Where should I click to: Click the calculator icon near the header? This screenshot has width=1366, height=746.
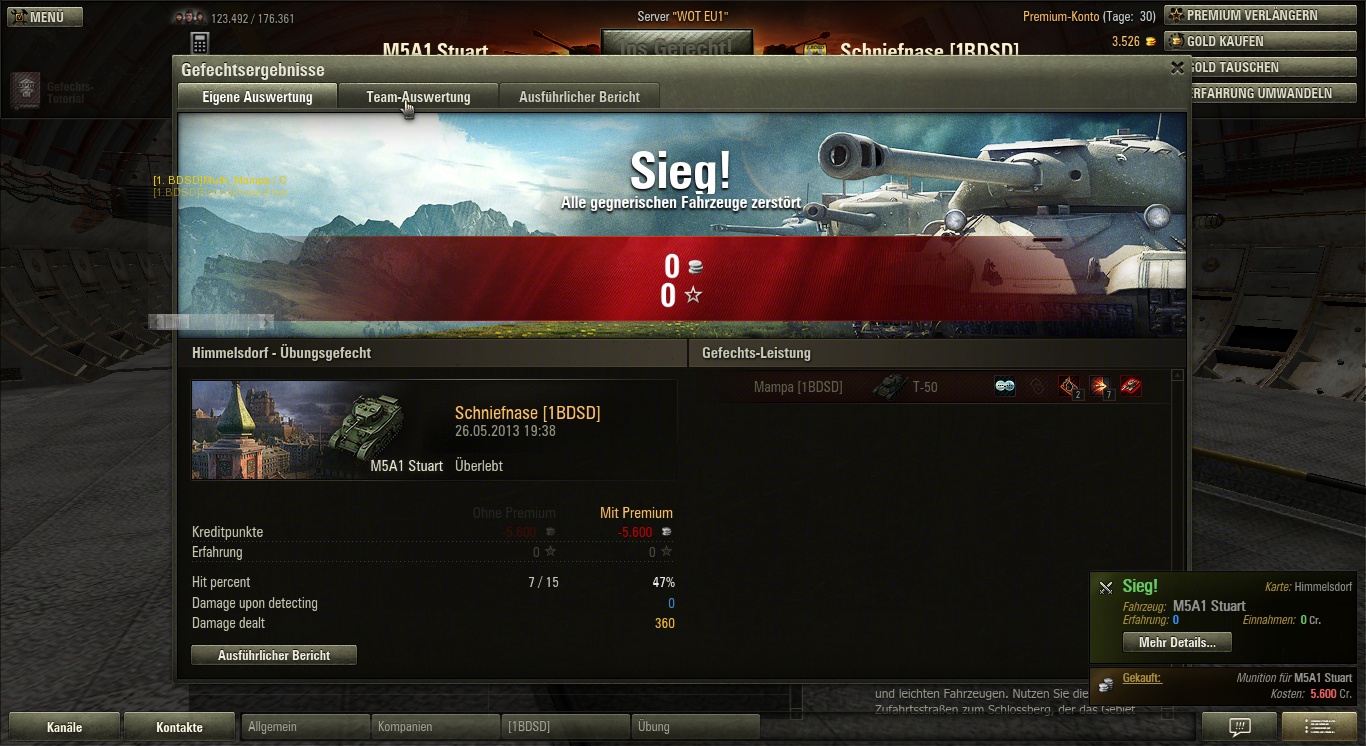pos(199,43)
